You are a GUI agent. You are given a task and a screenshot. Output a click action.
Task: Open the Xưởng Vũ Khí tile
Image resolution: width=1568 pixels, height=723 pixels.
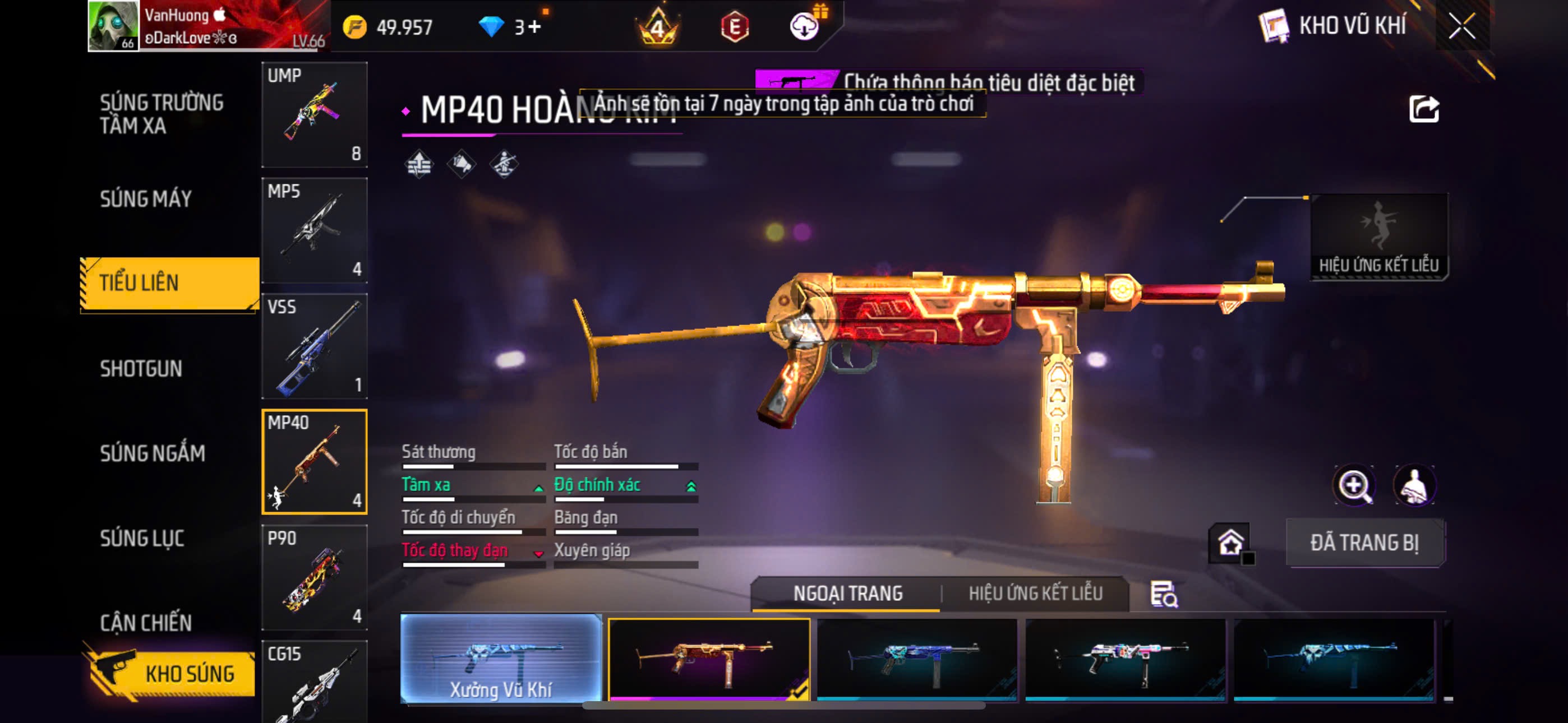click(x=500, y=659)
